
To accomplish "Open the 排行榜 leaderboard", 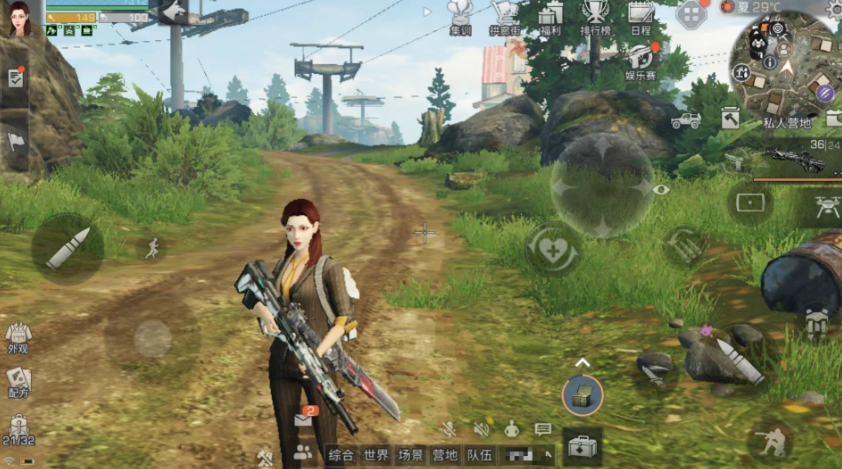I will click(x=596, y=17).
